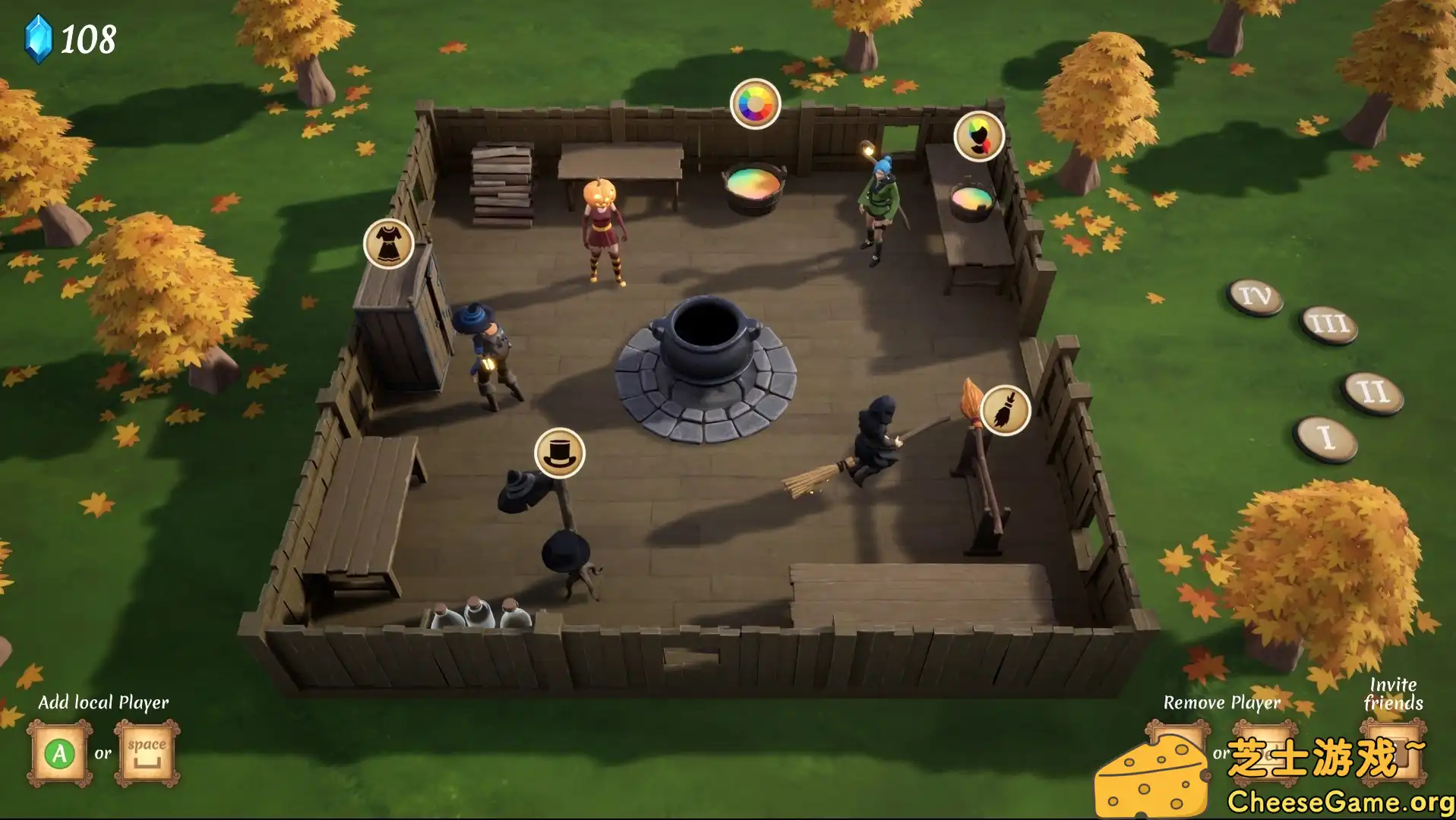
Task: Click the Remove Player label
Action: pyautogui.click(x=1222, y=702)
